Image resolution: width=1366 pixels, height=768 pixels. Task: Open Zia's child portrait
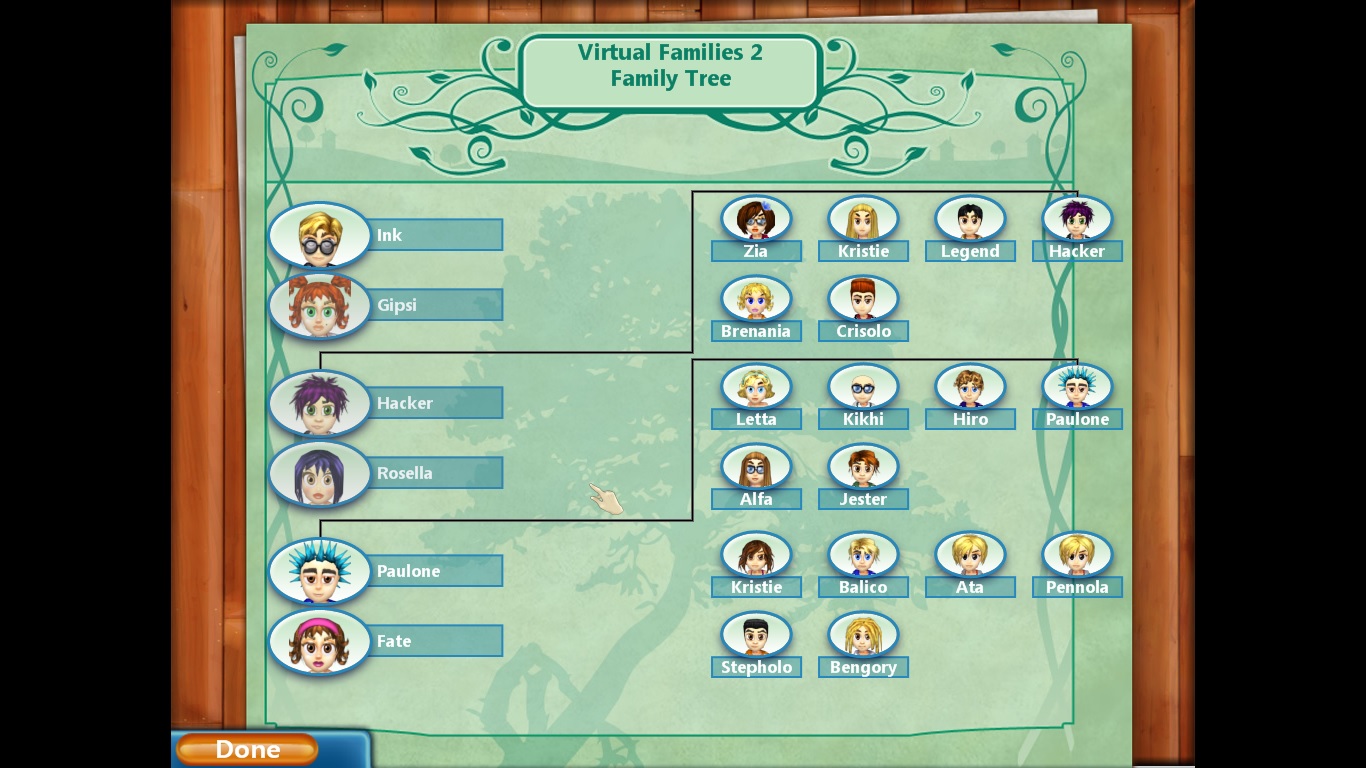pos(756,219)
